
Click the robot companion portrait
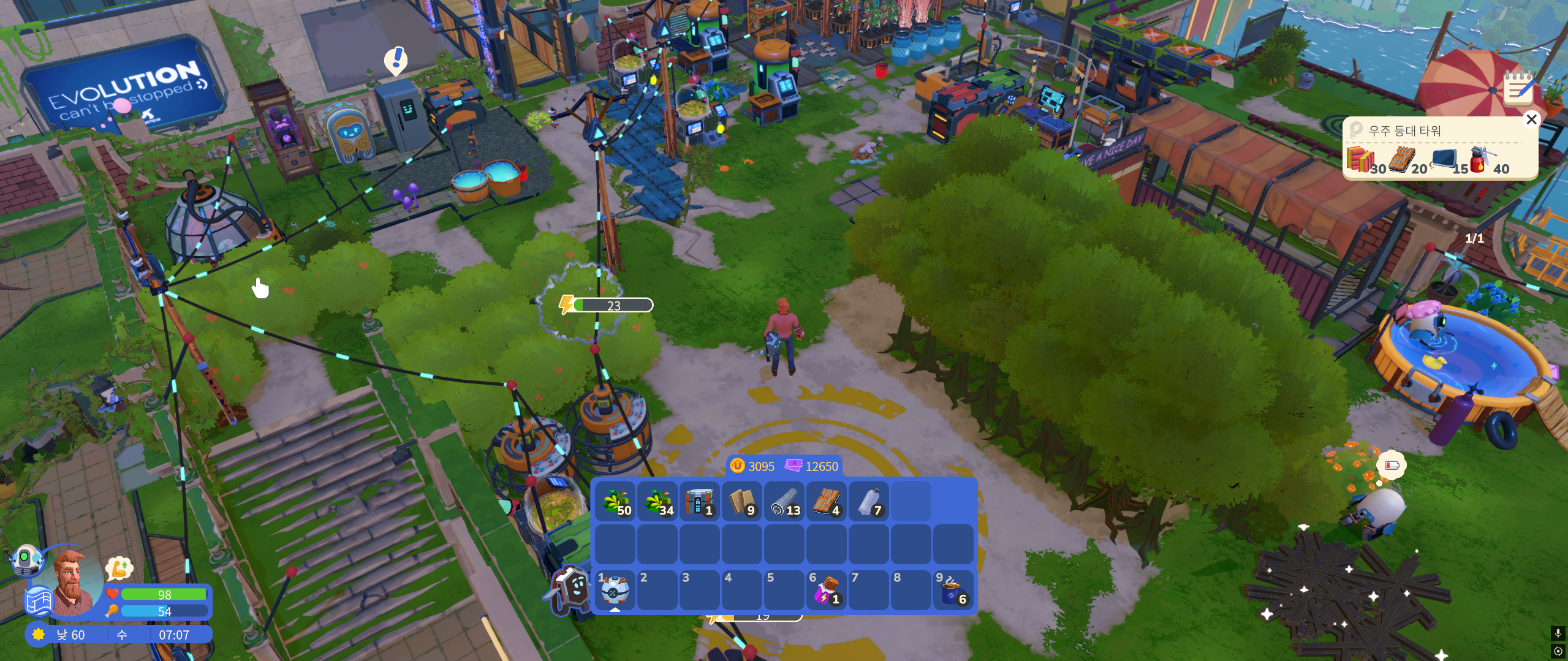pos(26,560)
